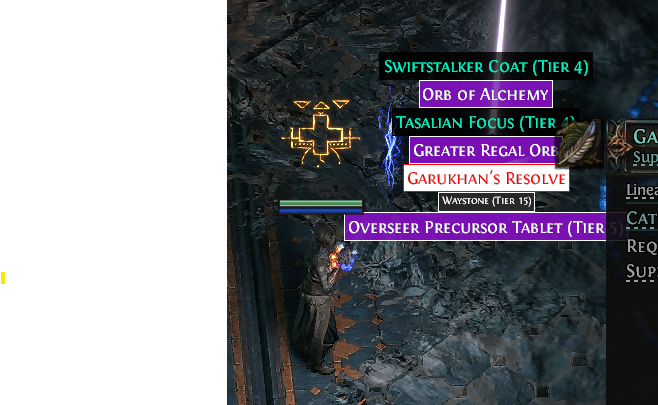Loot the Garukhan's Resolve unique item label

point(486,179)
